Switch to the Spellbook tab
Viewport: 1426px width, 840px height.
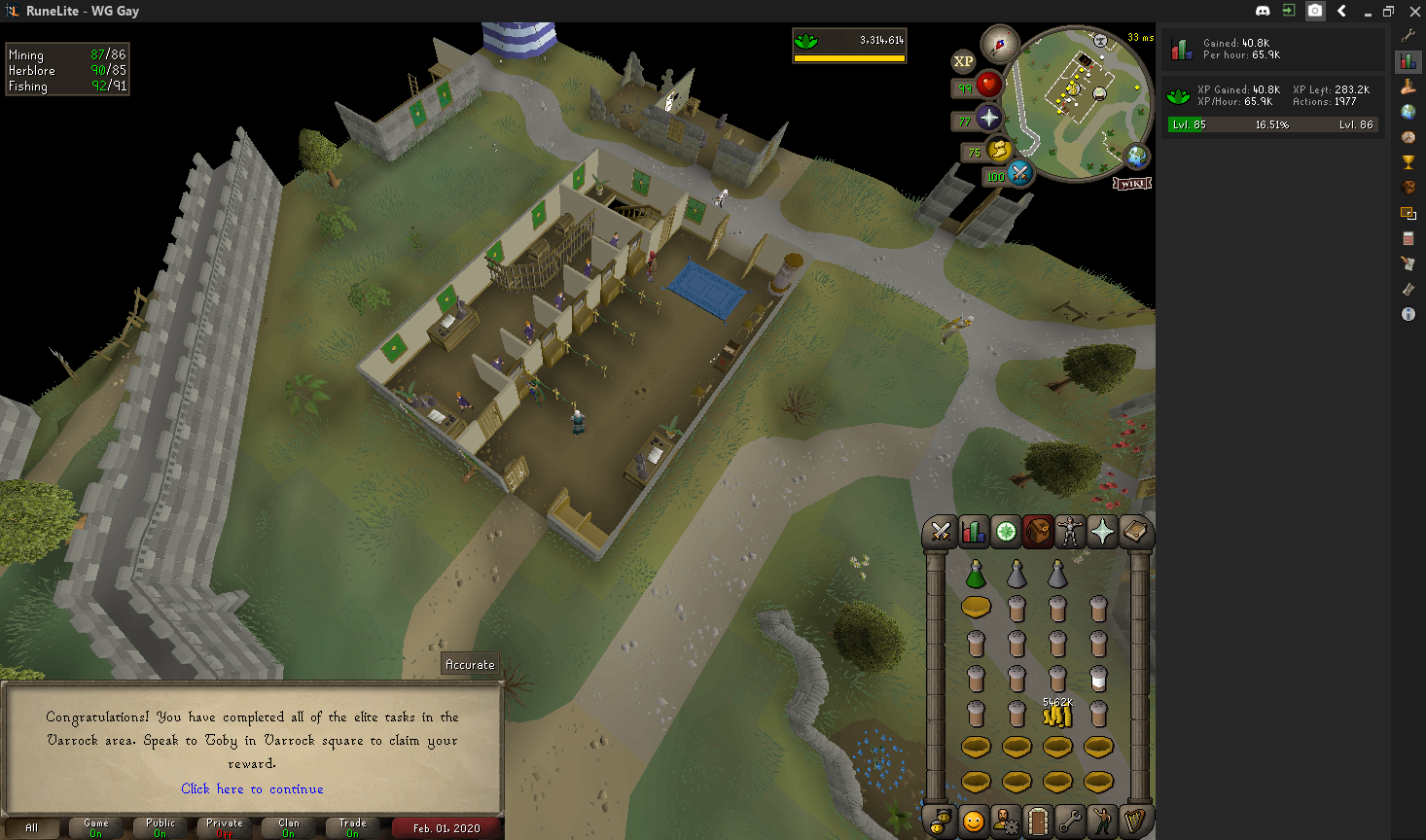coord(1134,532)
